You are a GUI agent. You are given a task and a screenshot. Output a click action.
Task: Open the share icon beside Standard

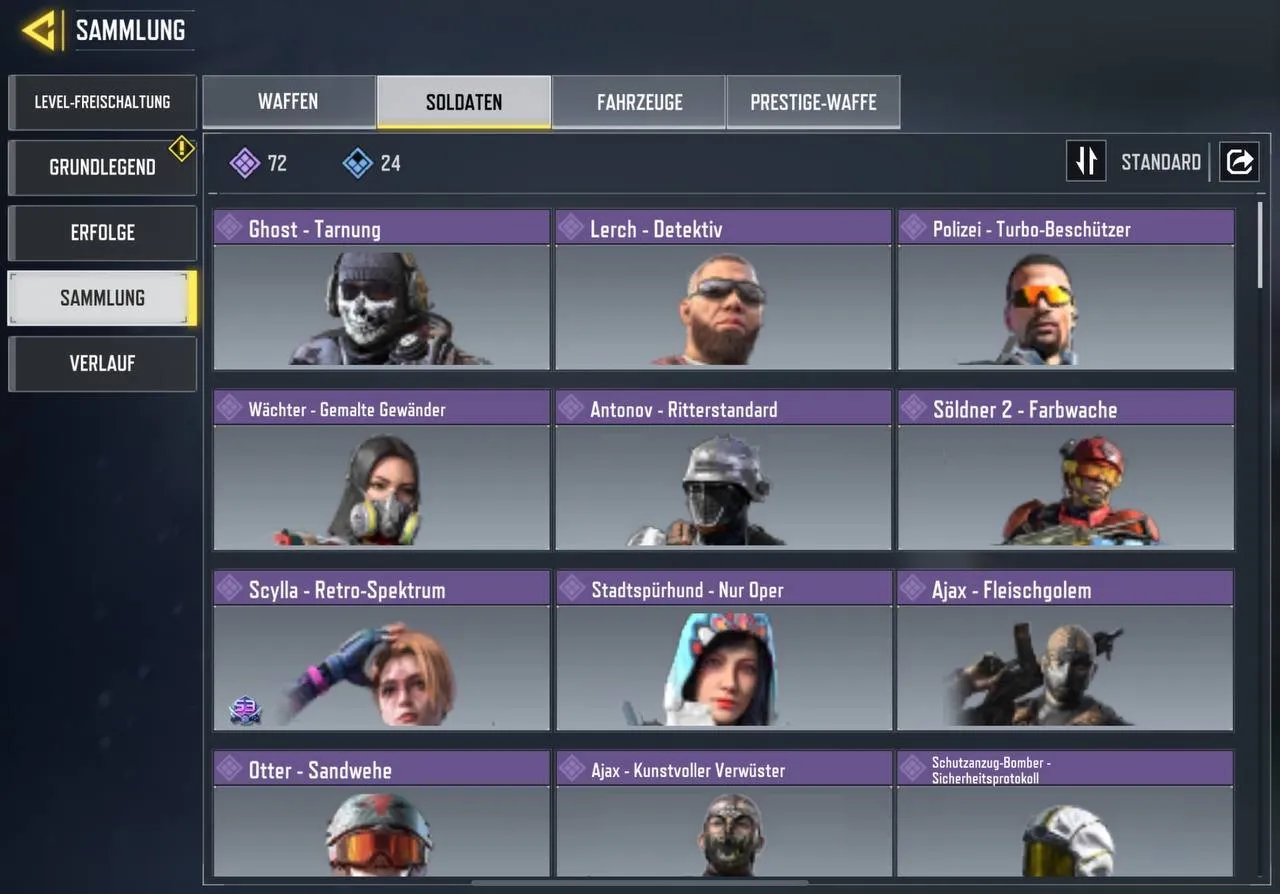1239,161
